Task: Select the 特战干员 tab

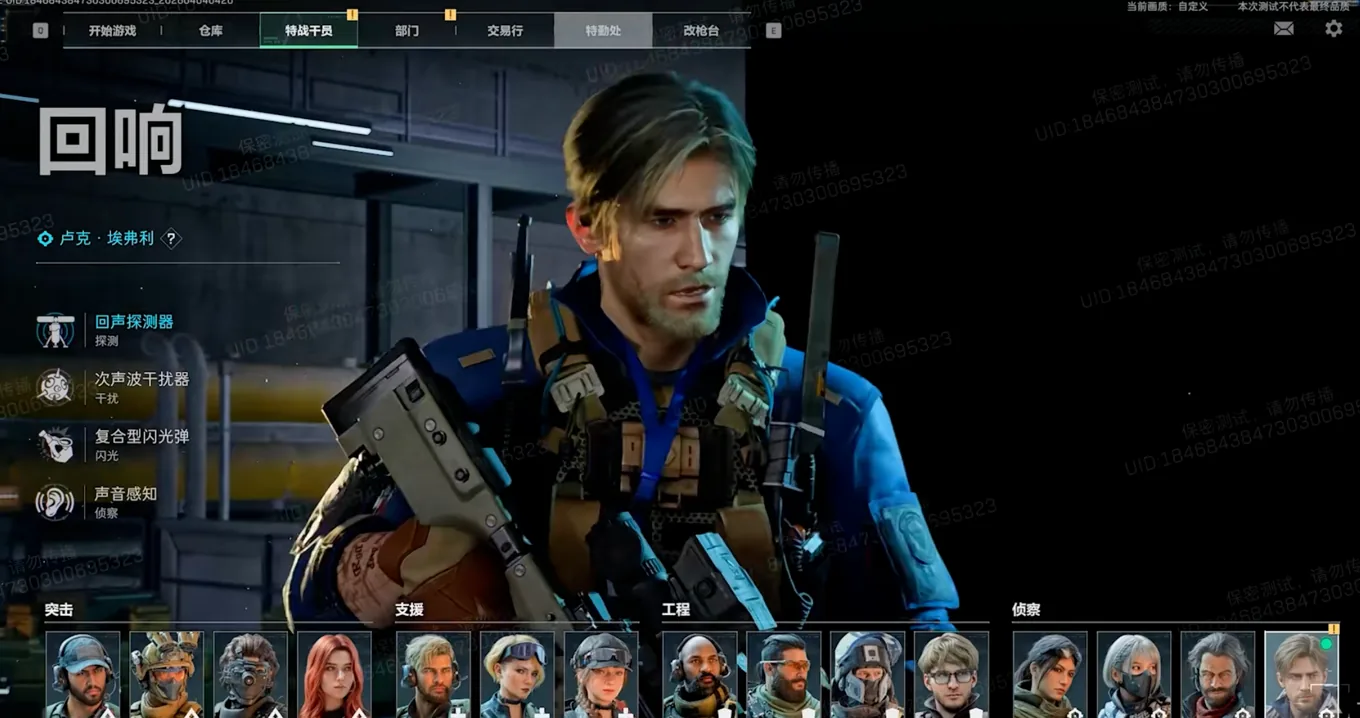Action: 308,31
